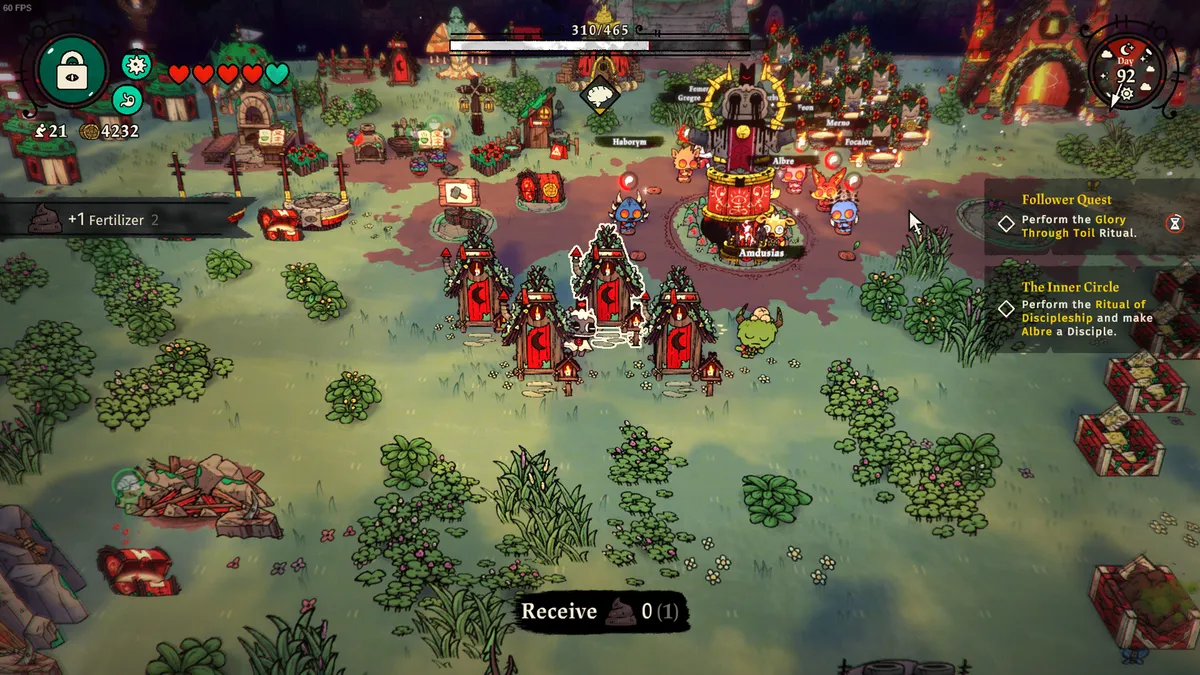Click the +1 Fertilizer notification

(x=112, y=220)
